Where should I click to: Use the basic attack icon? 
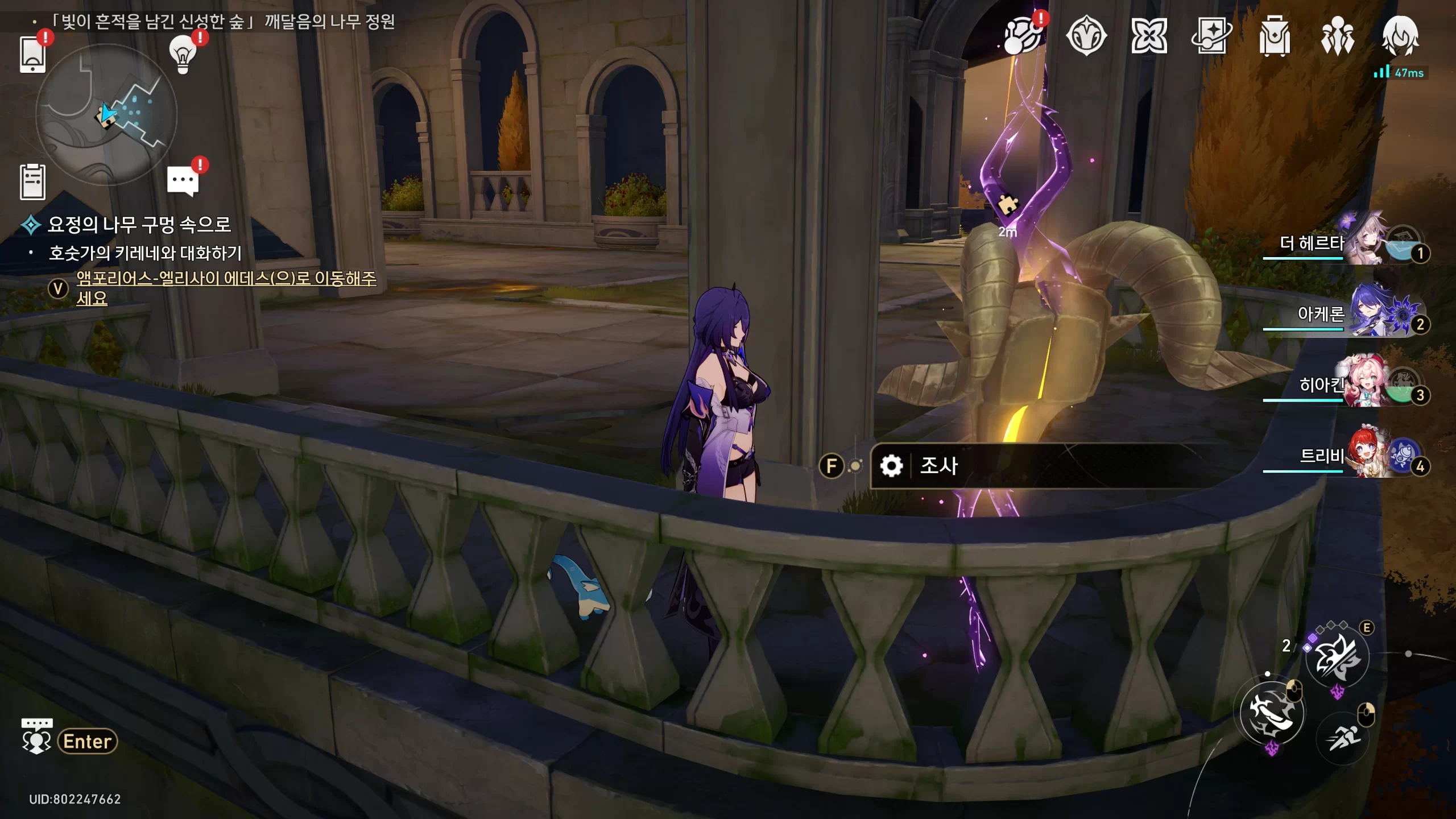[x=1272, y=713]
